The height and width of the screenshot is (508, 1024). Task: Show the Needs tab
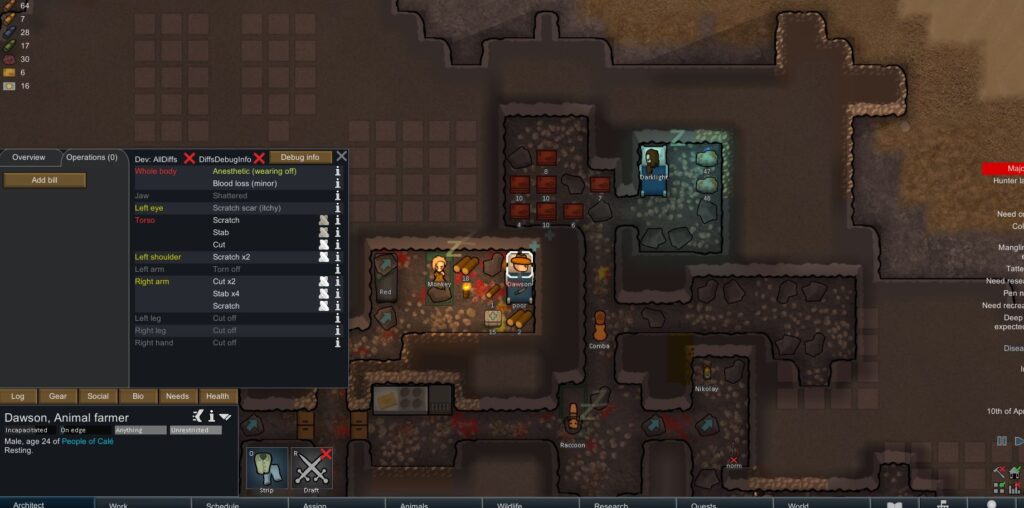coord(177,396)
